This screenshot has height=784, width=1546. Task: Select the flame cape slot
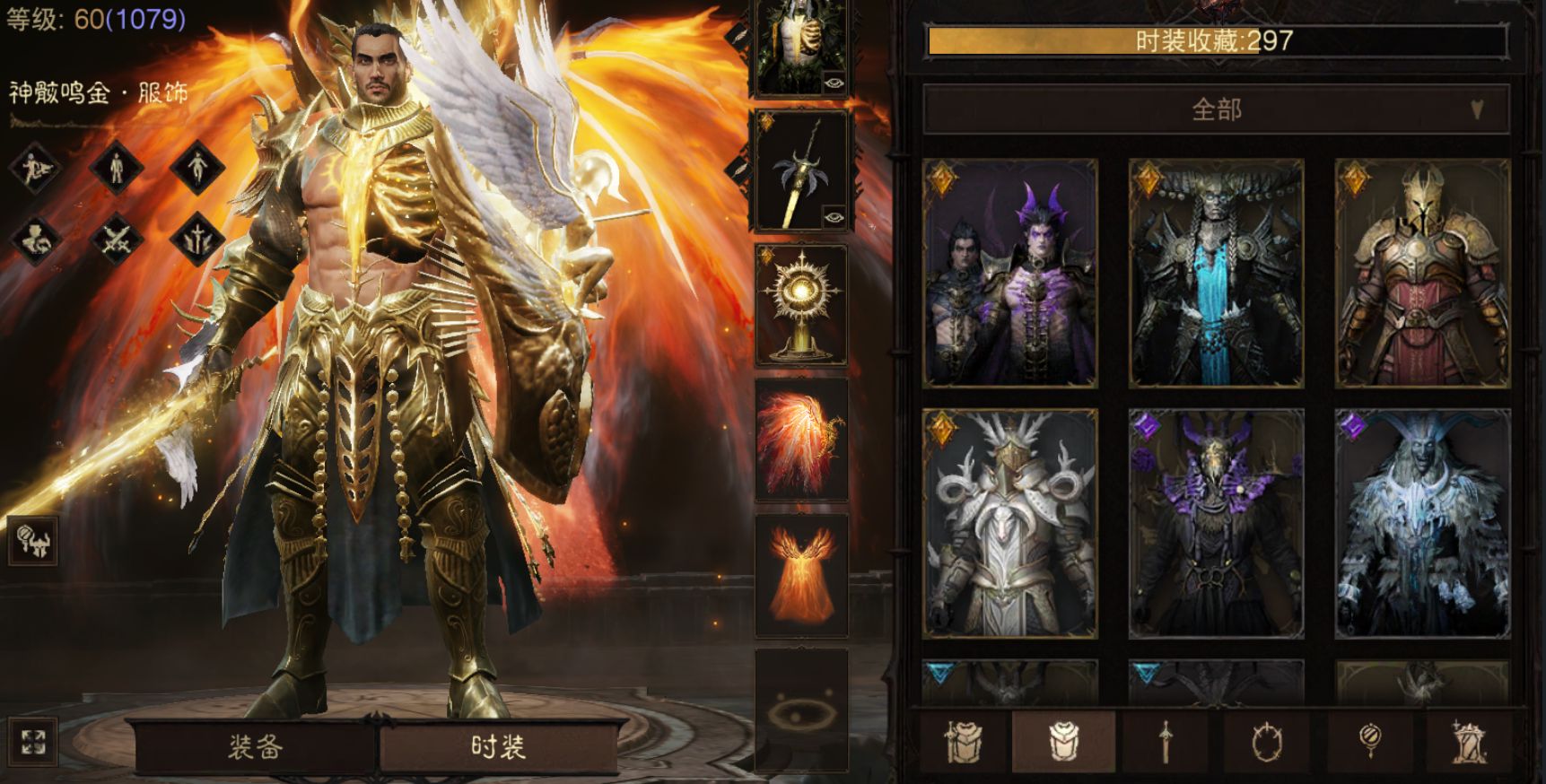801,574
